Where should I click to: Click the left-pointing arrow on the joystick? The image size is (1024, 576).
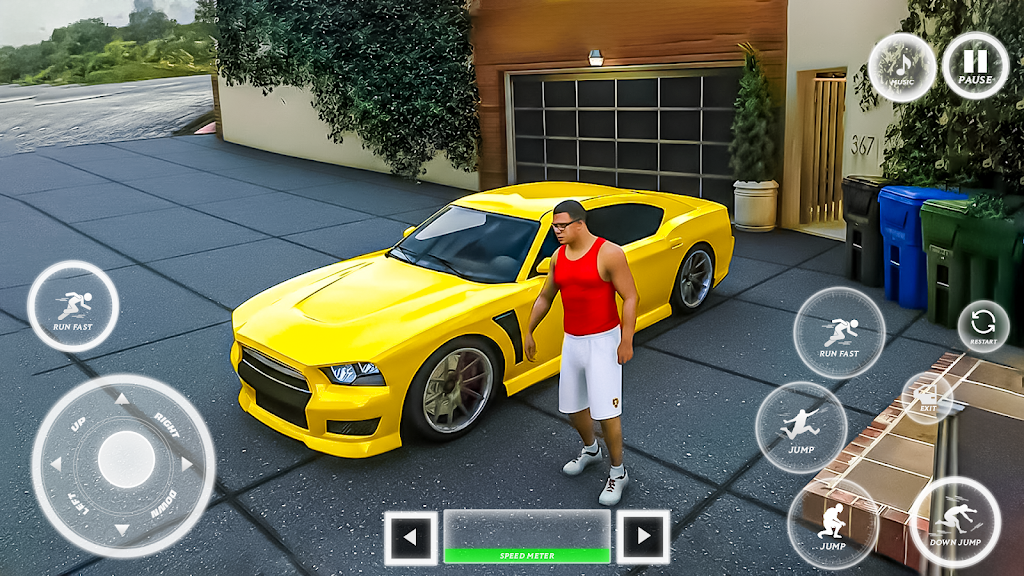pos(57,464)
